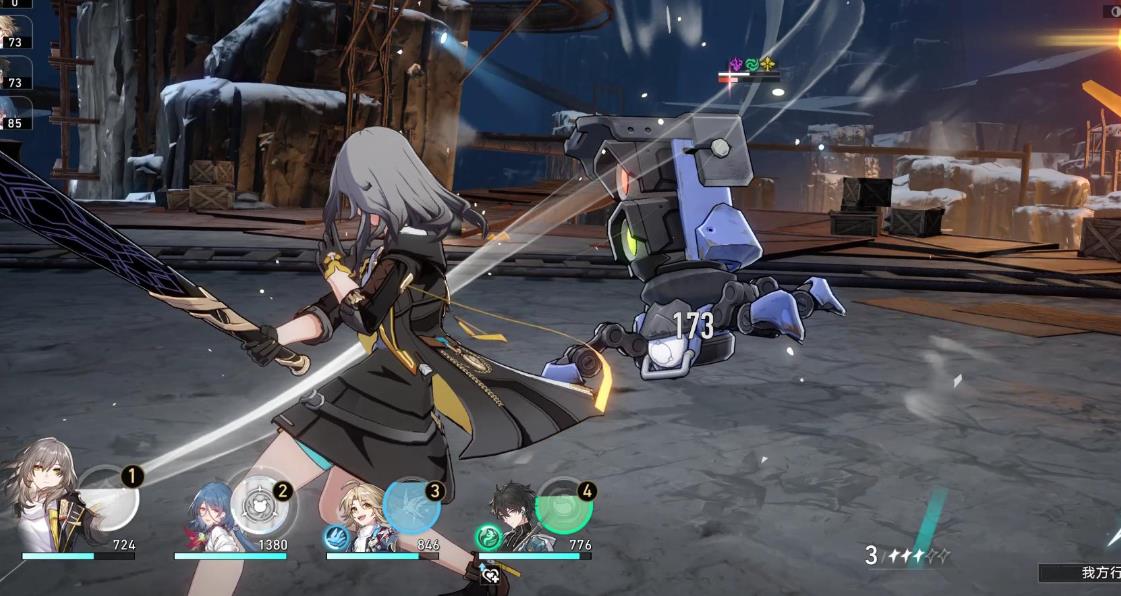Unleash the green ultimate marked 4
The width and height of the screenshot is (1121, 596).
(564, 506)
